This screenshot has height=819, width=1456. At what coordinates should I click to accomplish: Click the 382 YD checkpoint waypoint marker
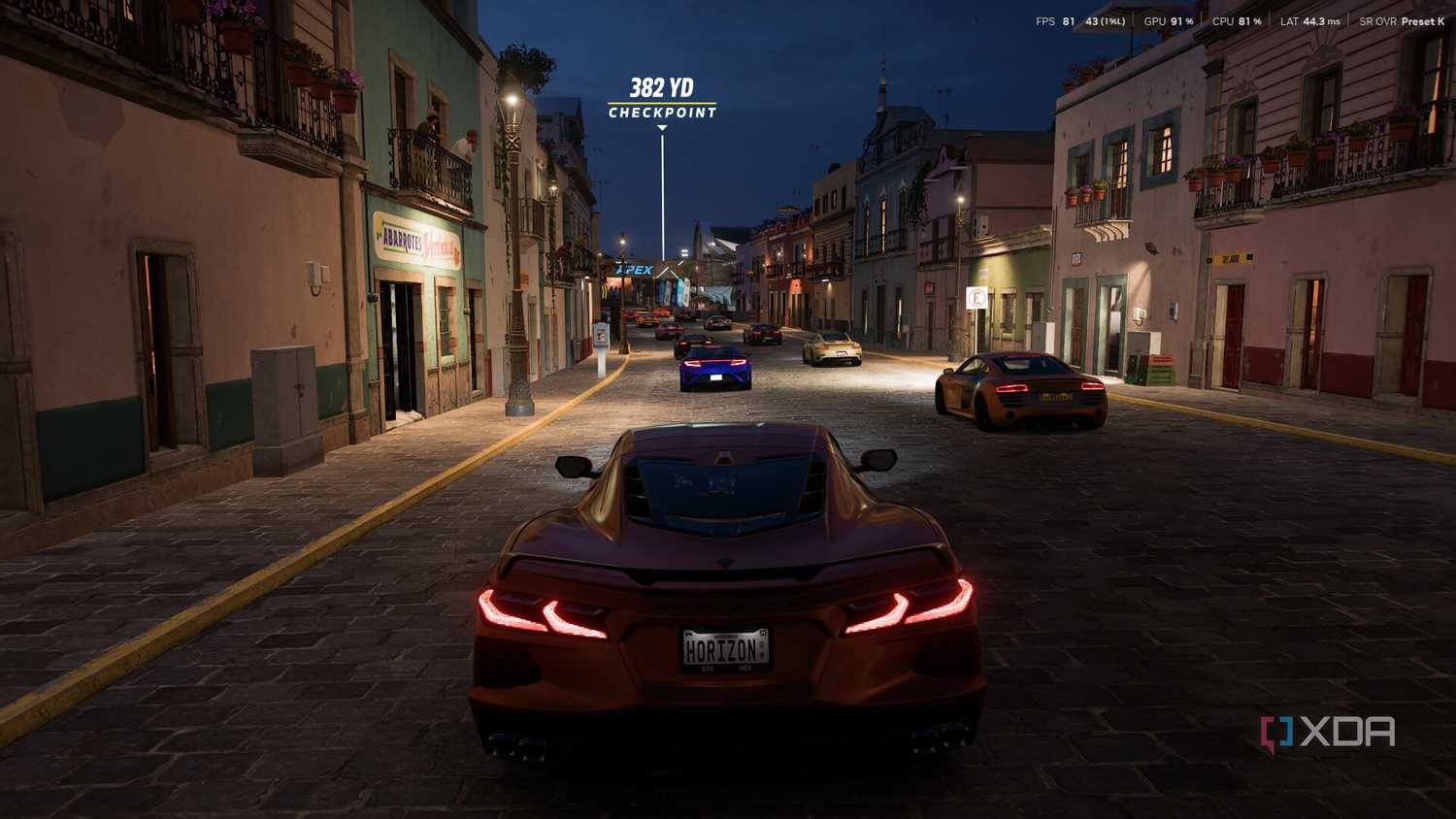point(662,100)
